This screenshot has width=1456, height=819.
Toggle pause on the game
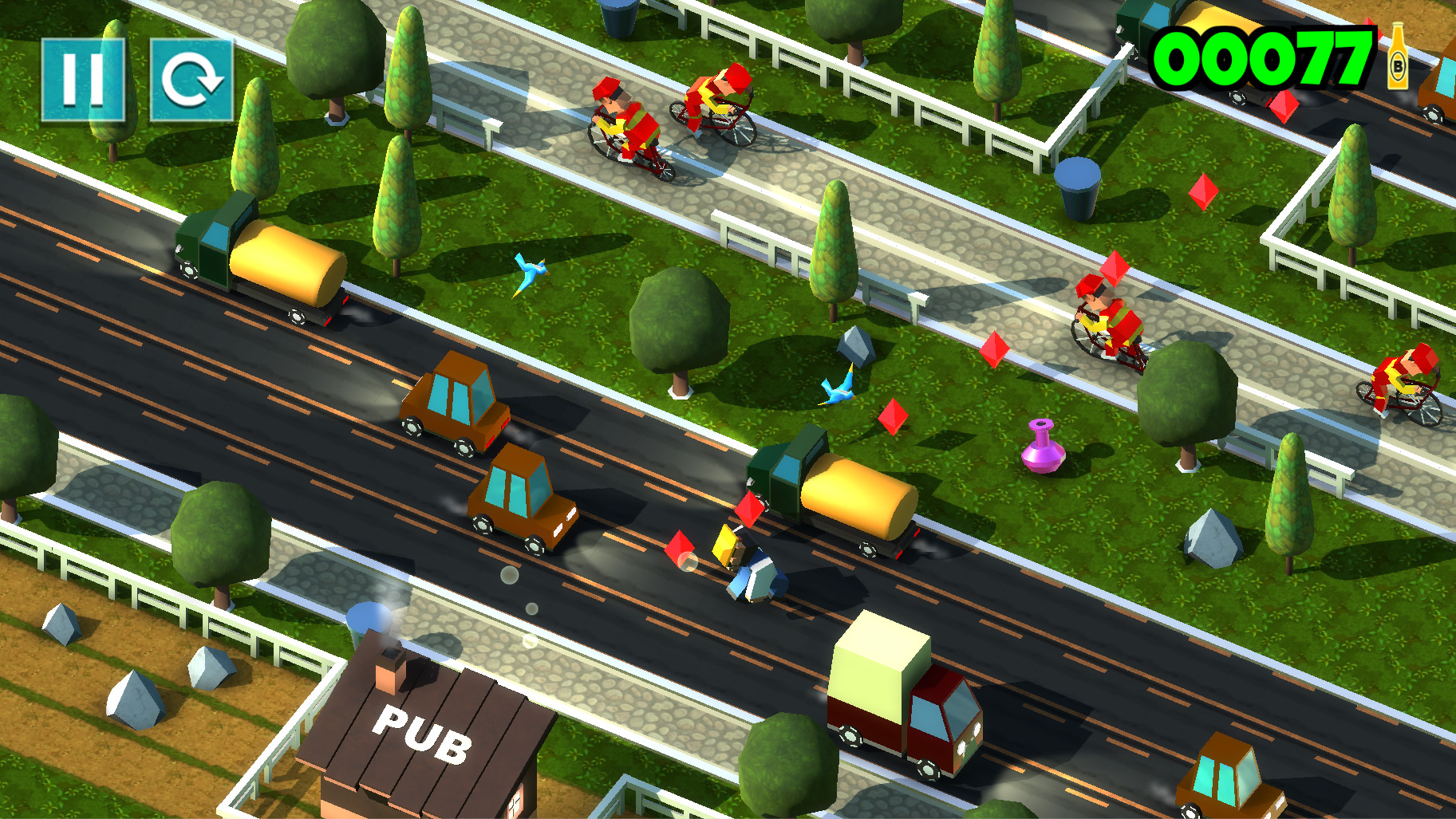point(83,78)
